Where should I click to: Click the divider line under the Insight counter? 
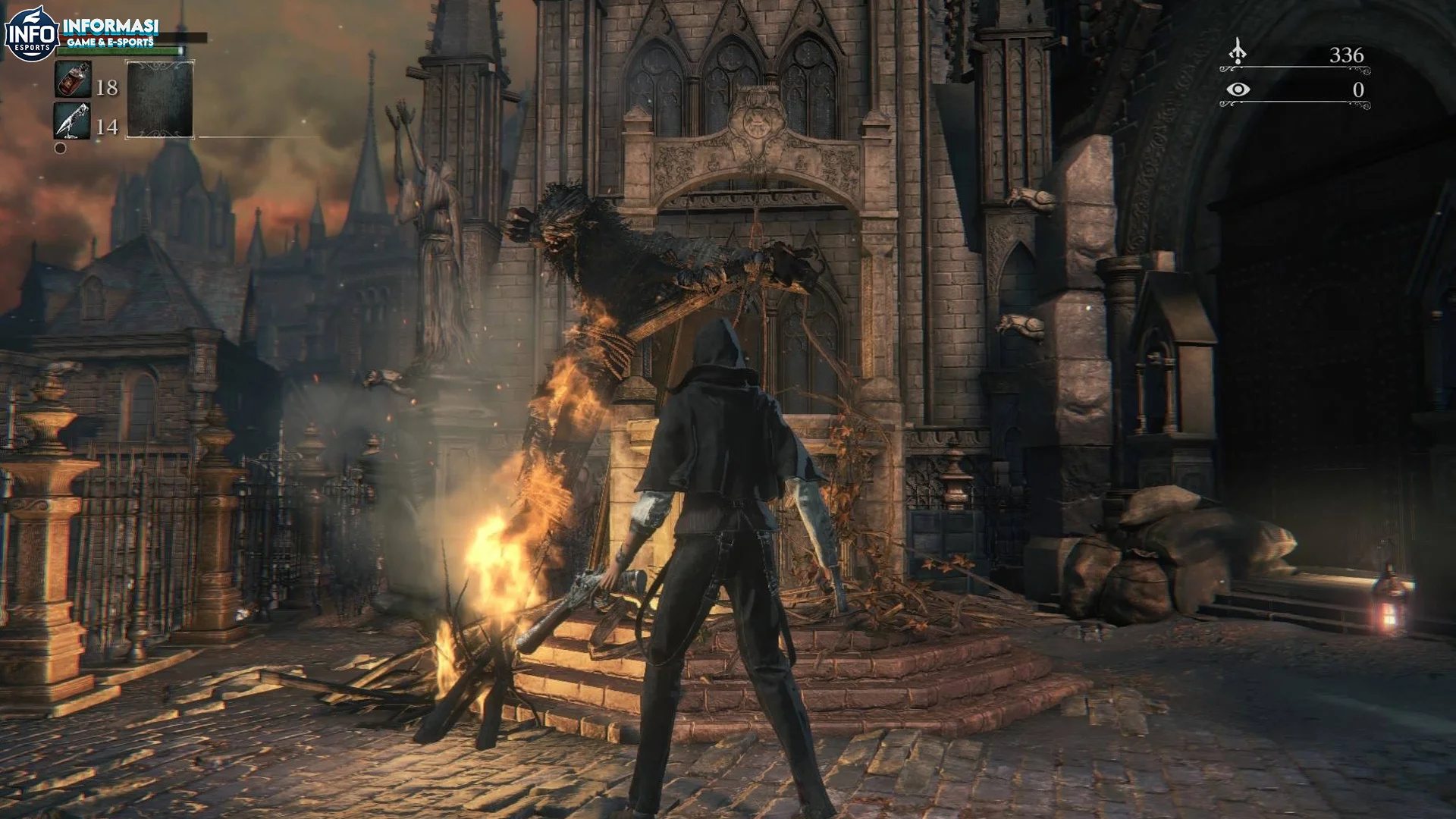pyautogui.click(x=1294, y=103)
